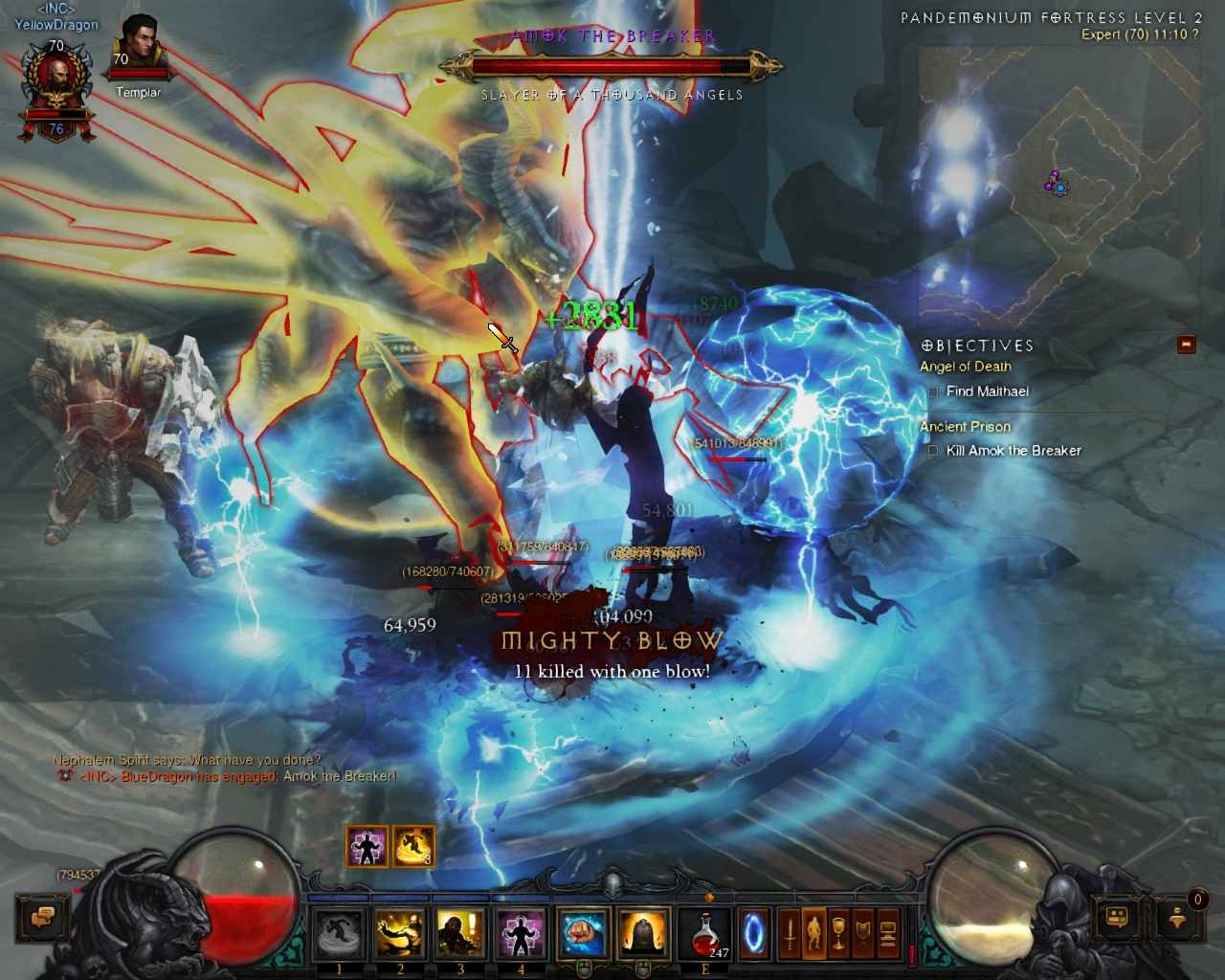Open the computer Game Menu button
Screen dimensions: 1225x980
coord(888,933)
